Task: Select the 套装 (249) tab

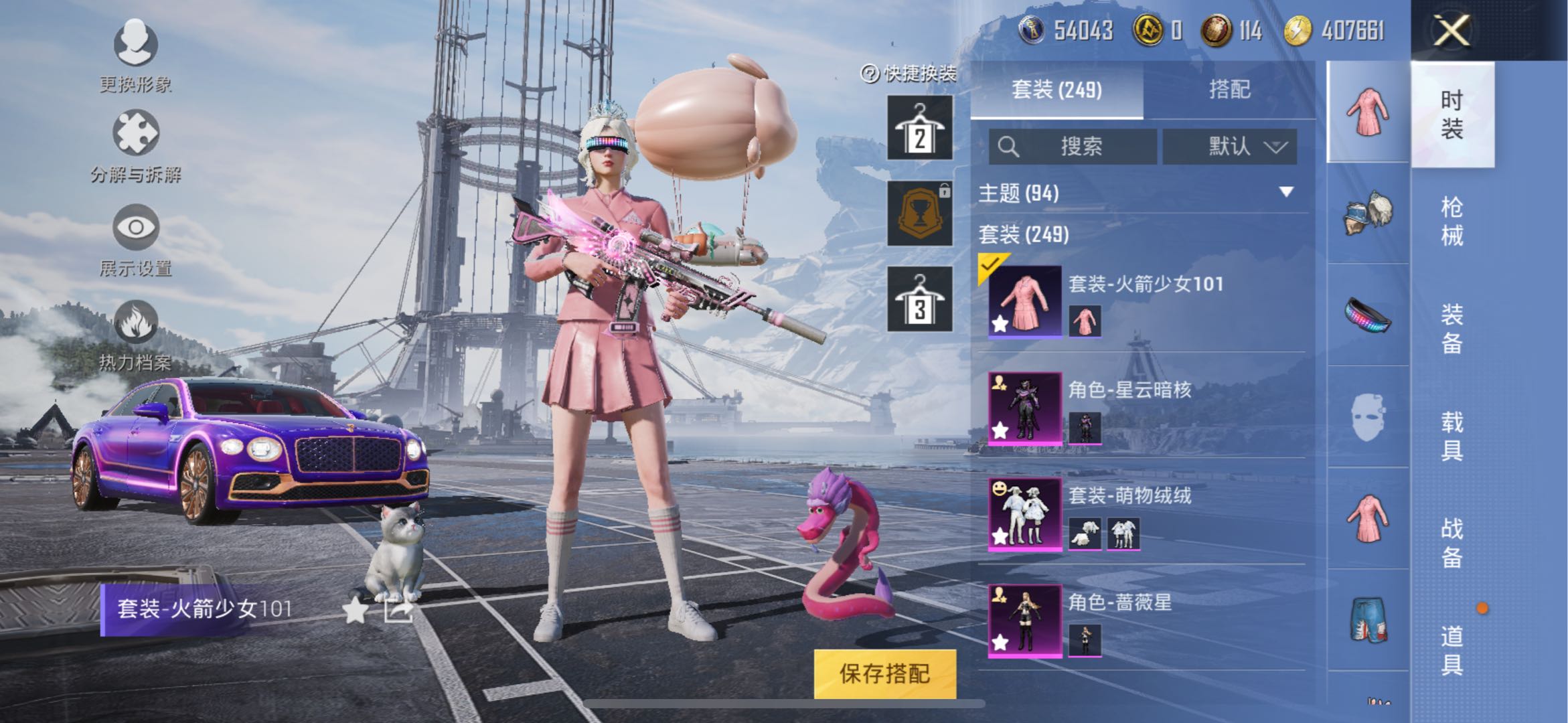Action: pyautogui.click(x=1056, y=90)
